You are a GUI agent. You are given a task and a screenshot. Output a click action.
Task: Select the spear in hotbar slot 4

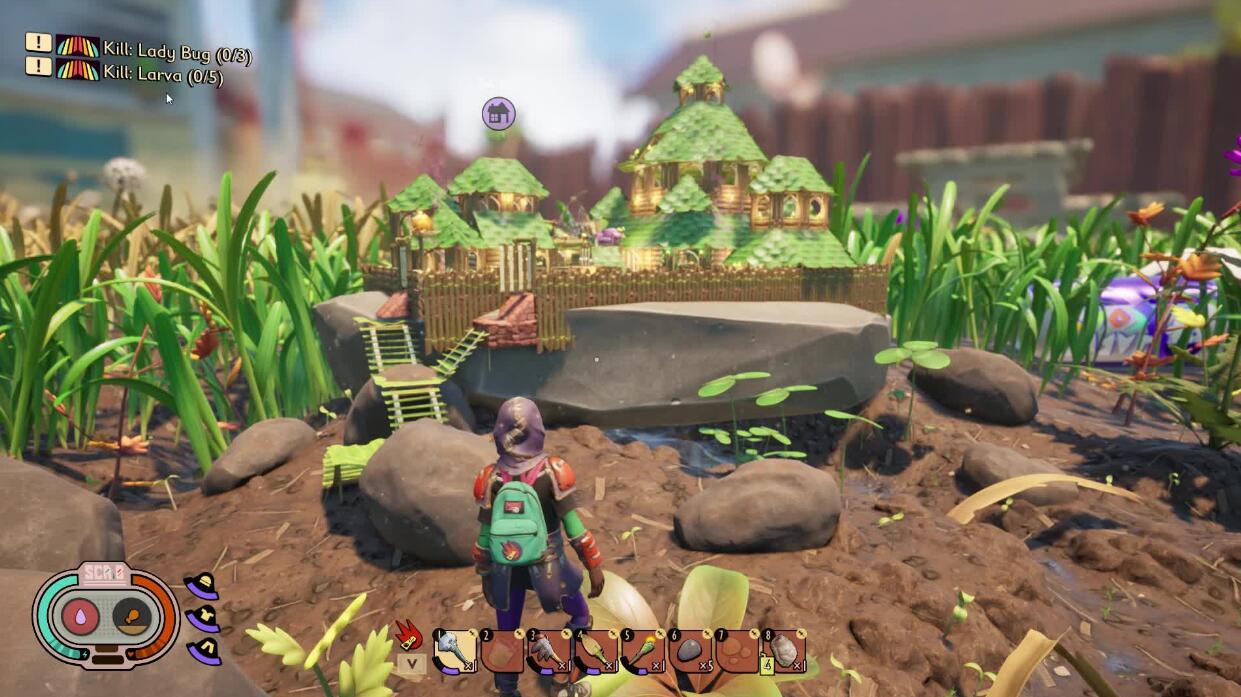pos(596,651)
